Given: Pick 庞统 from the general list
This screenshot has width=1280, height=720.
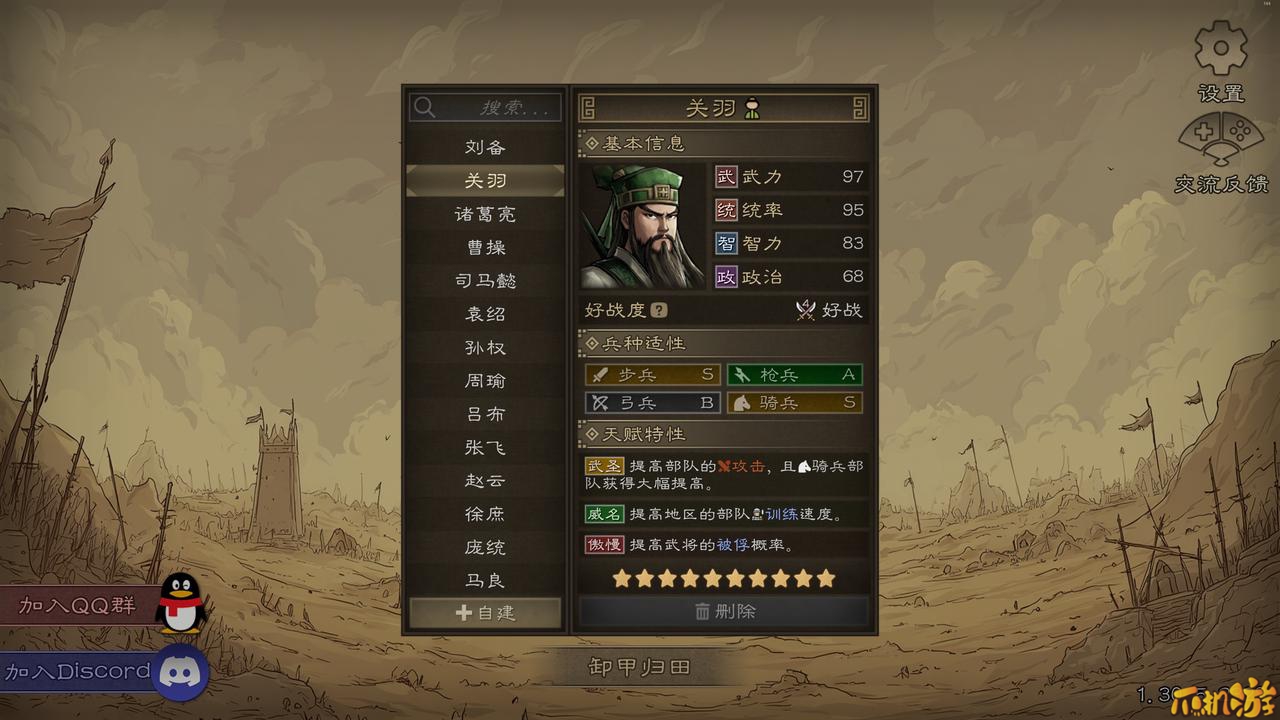Looking at the screenshot, I should coord(485,547).
